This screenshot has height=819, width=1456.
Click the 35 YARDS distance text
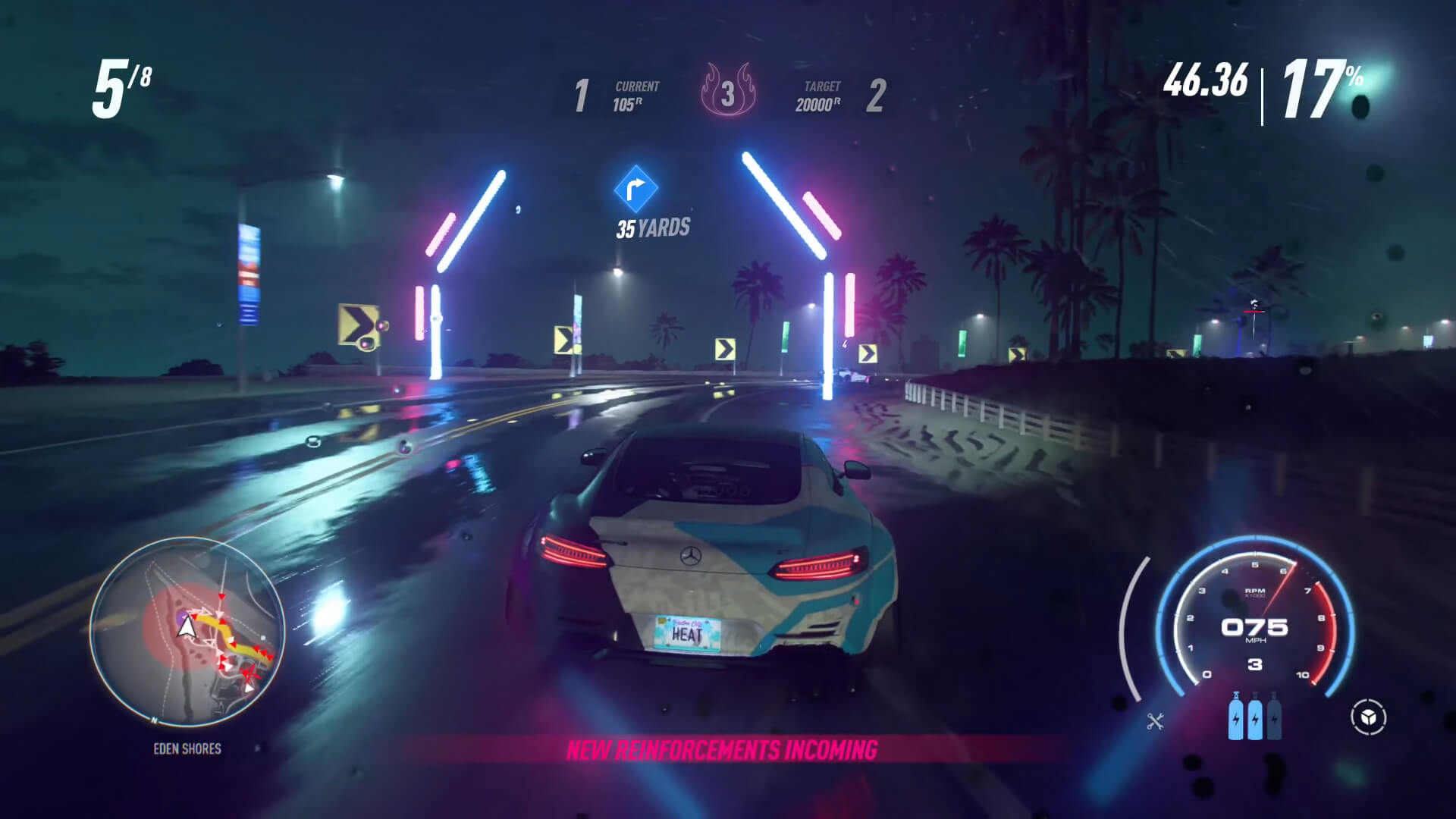pos(653,224)
